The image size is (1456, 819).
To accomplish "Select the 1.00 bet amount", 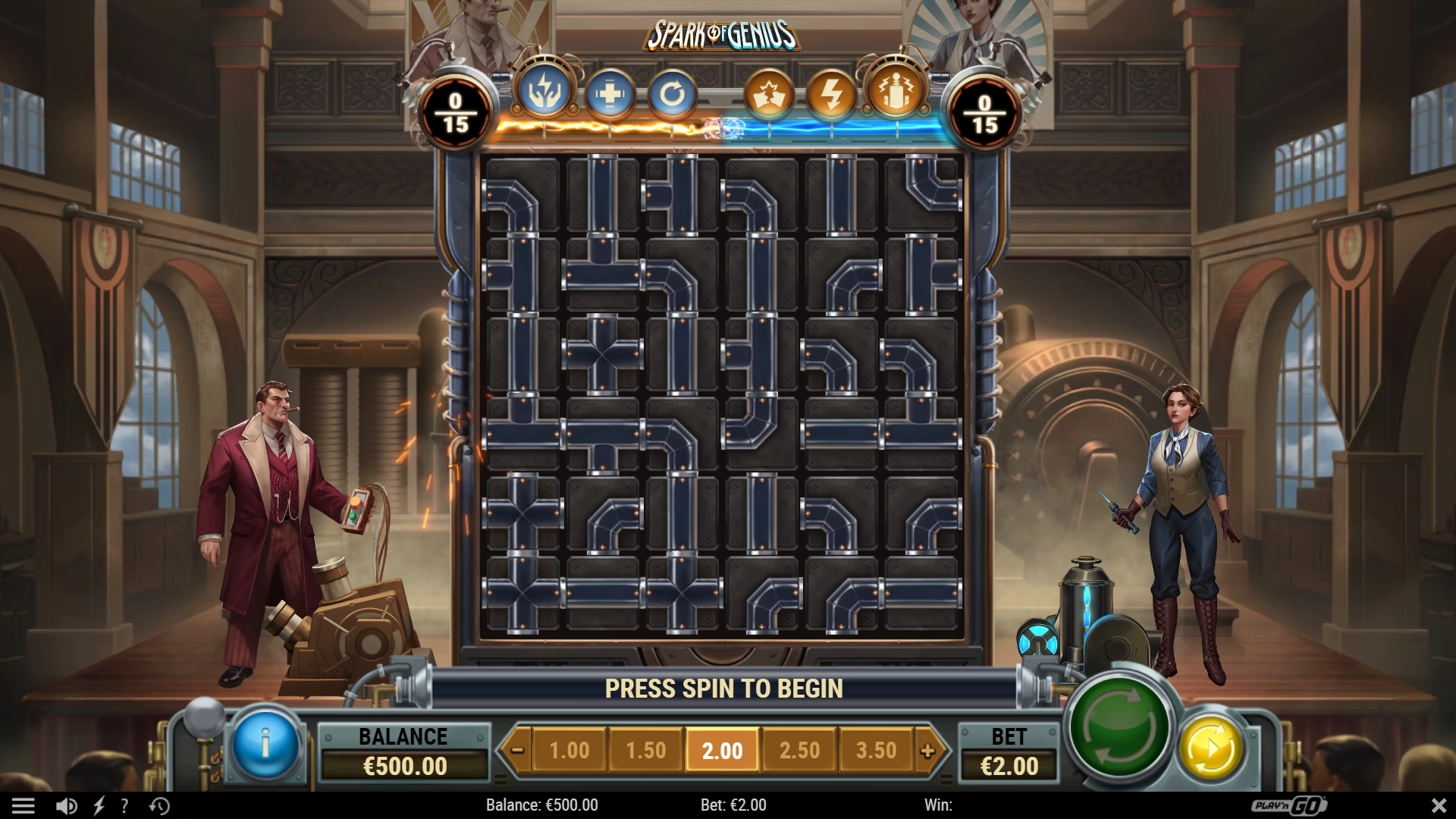I will (569, 751).
